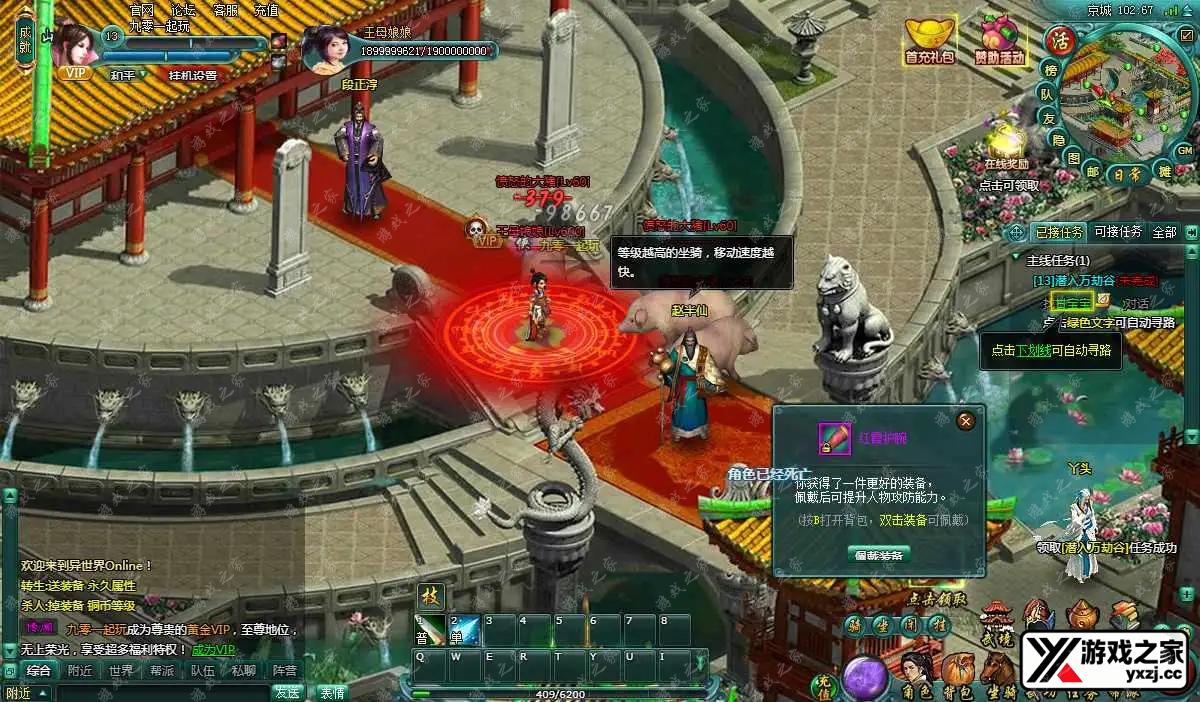This screenshot has height=702, width=1200.
Task: Close the 红香护腕 equipment popup
Action: click(965, 421)
